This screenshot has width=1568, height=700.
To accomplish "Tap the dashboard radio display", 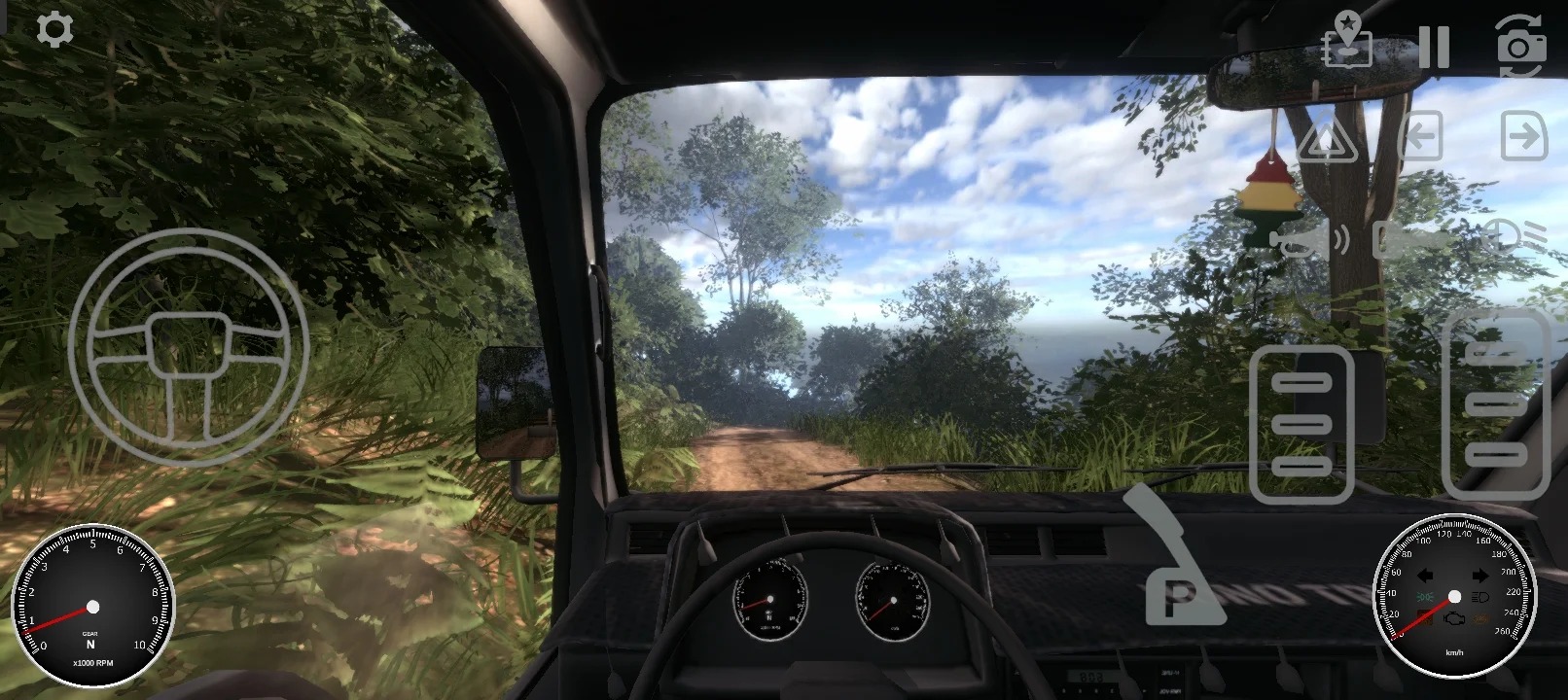I will (x=1089, y=673).
